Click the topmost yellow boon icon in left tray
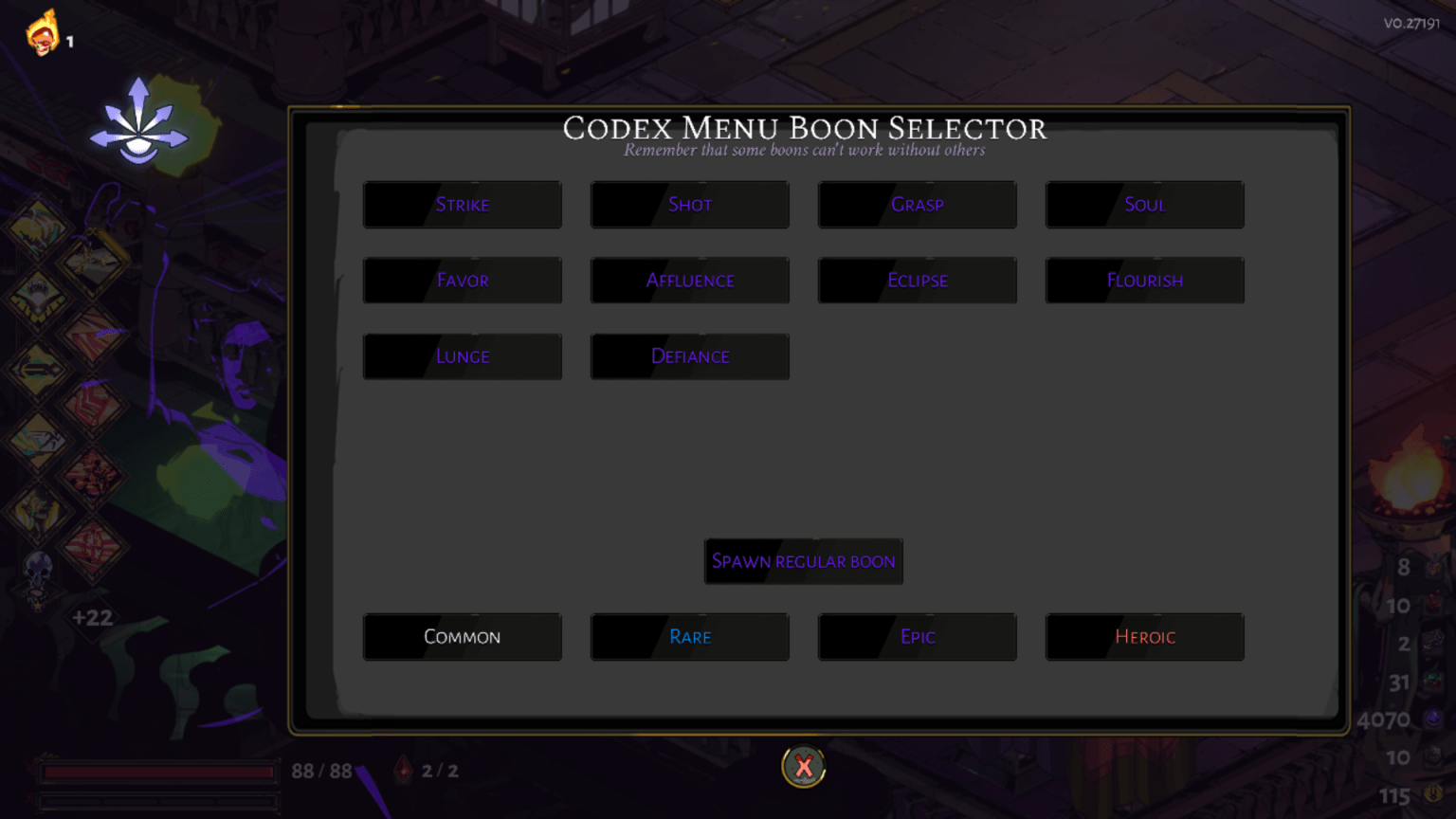Viewport: 1456px width, 819px height. [38, 226]
